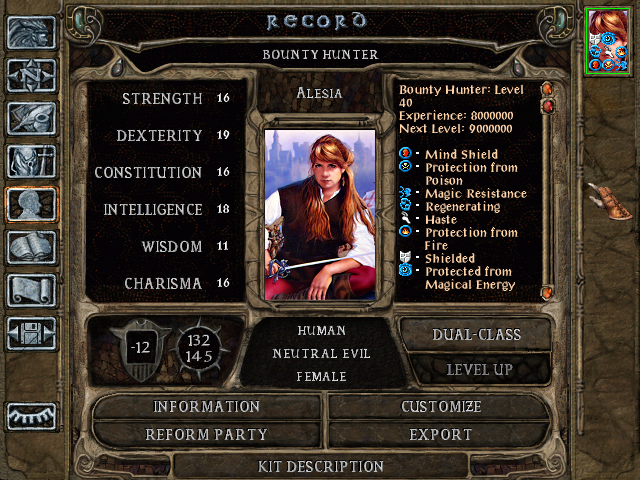Export the character
Screen dimensions: 640x480
click(x=441, y=435)
